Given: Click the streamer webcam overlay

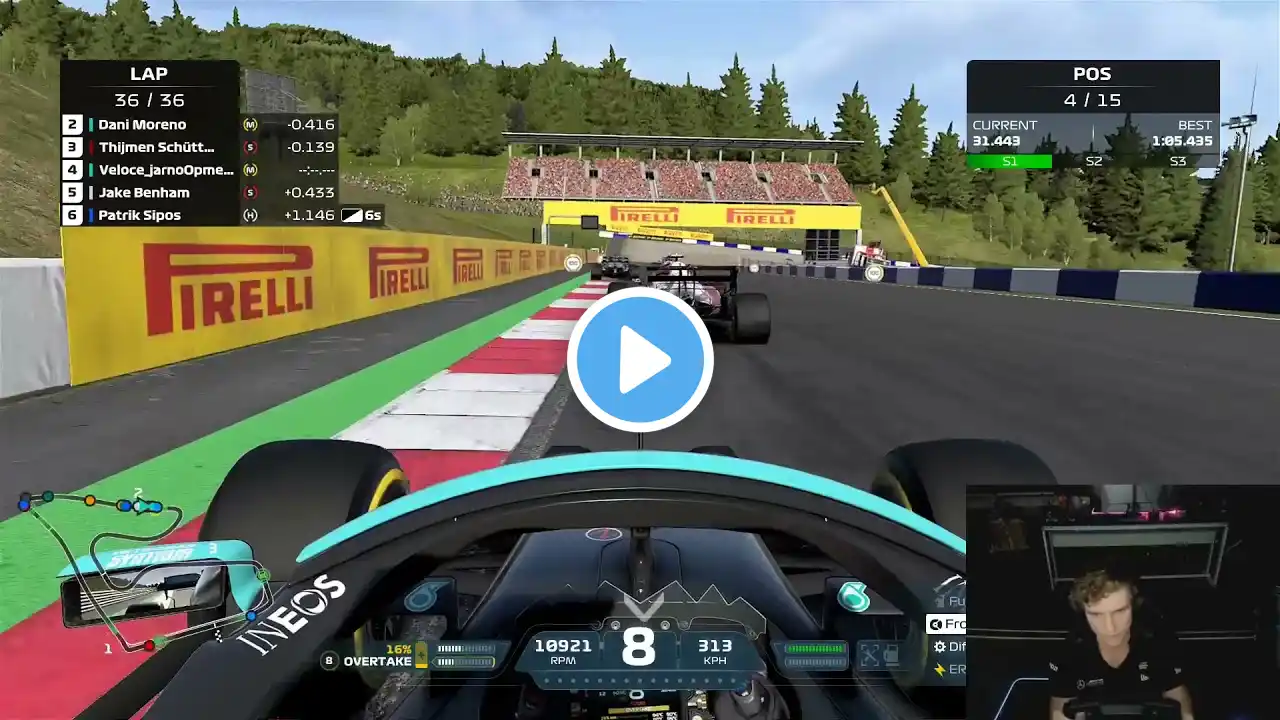Looking at the screenshot, I should click(1122, 602).
